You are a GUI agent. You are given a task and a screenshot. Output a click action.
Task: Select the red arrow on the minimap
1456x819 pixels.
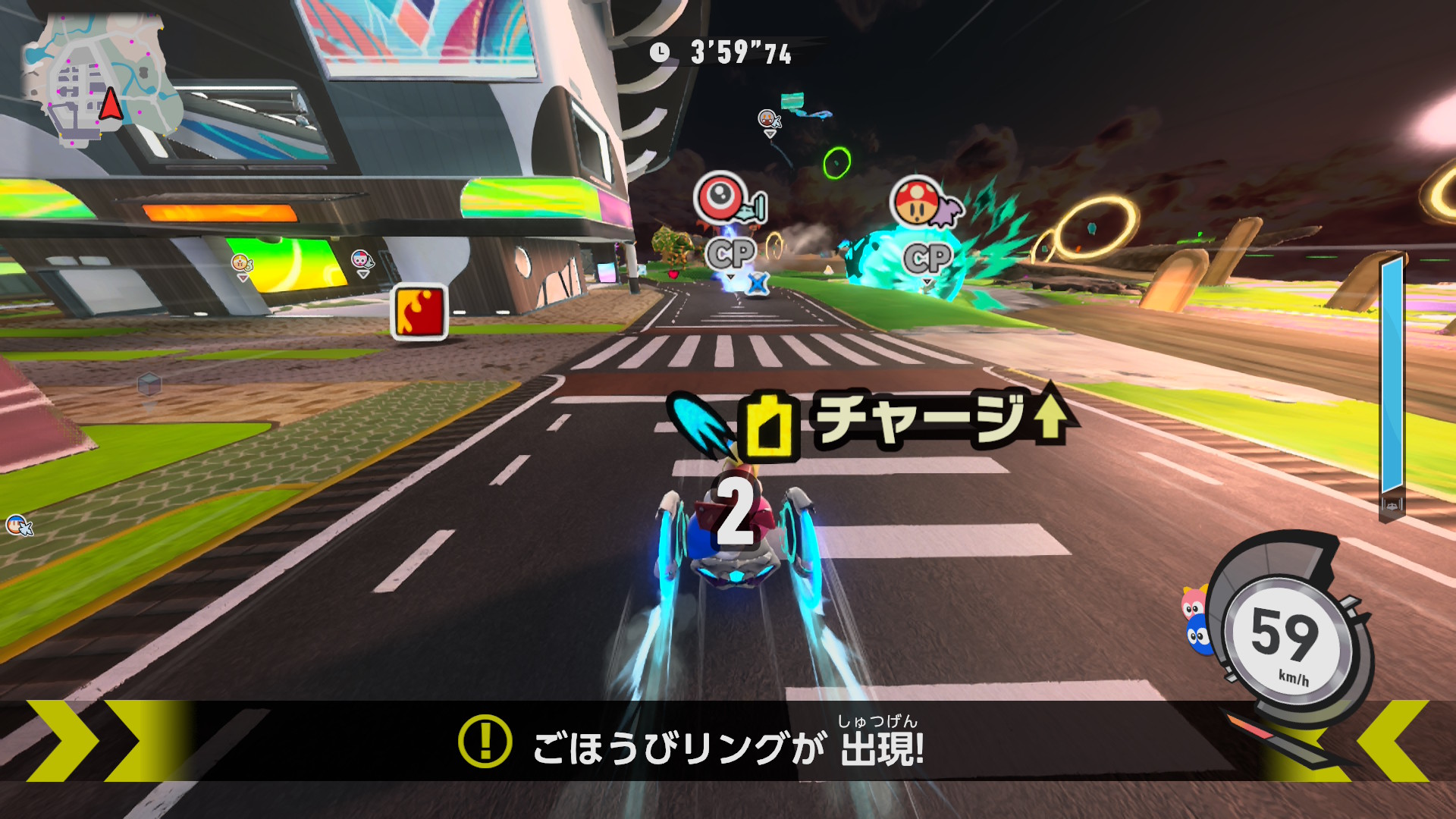click(x=111, y=105)
